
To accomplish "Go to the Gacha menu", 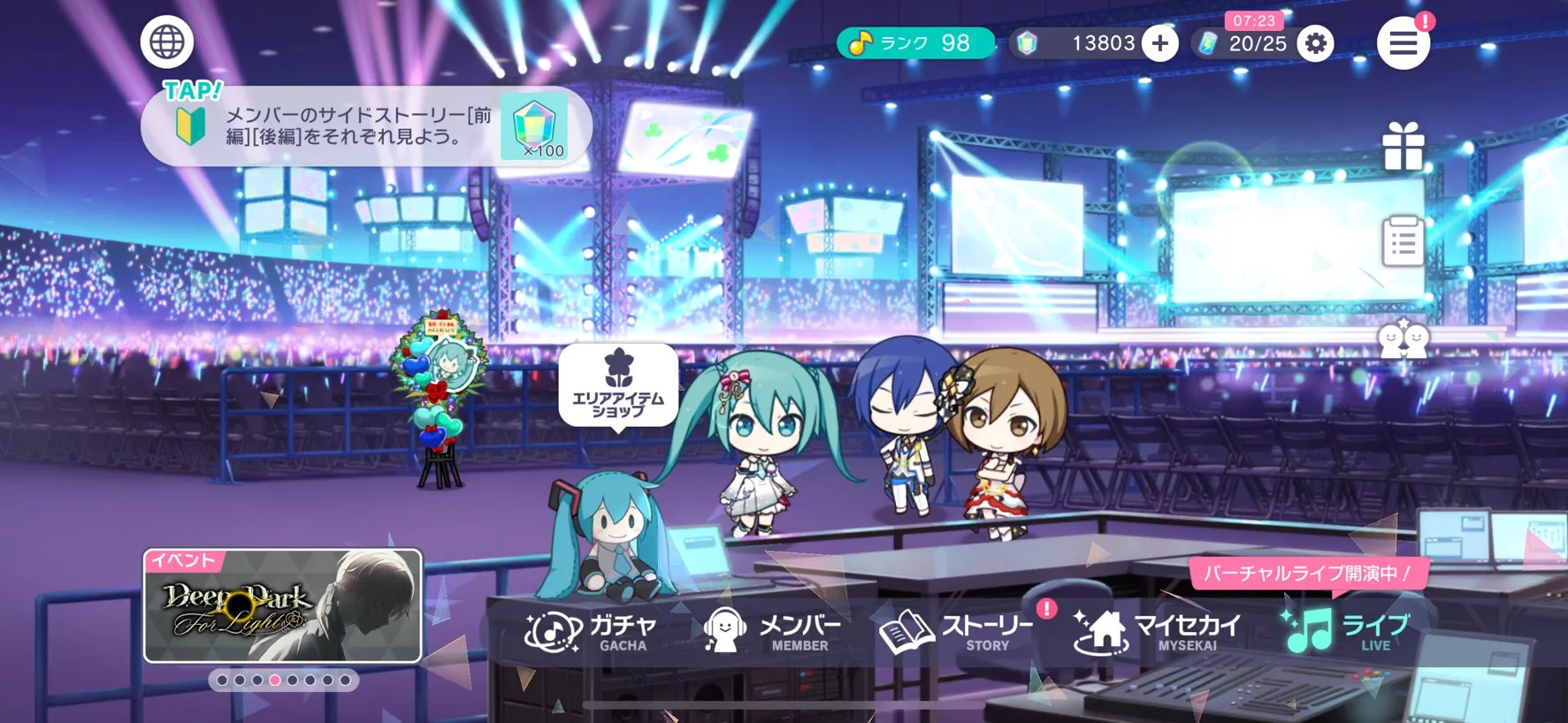I will click(592, 632).
